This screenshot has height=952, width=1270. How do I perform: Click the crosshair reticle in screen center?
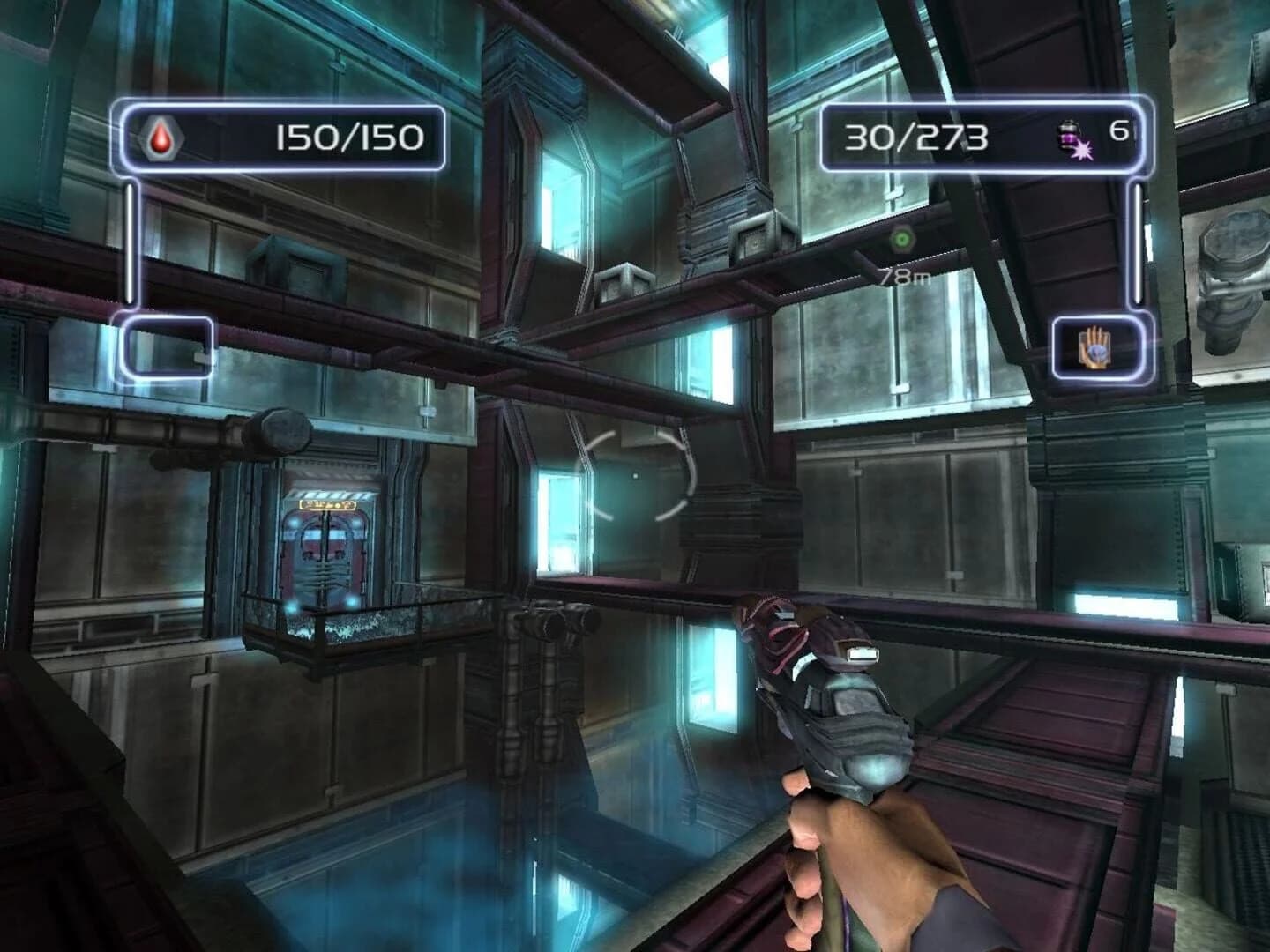(637, 472)
